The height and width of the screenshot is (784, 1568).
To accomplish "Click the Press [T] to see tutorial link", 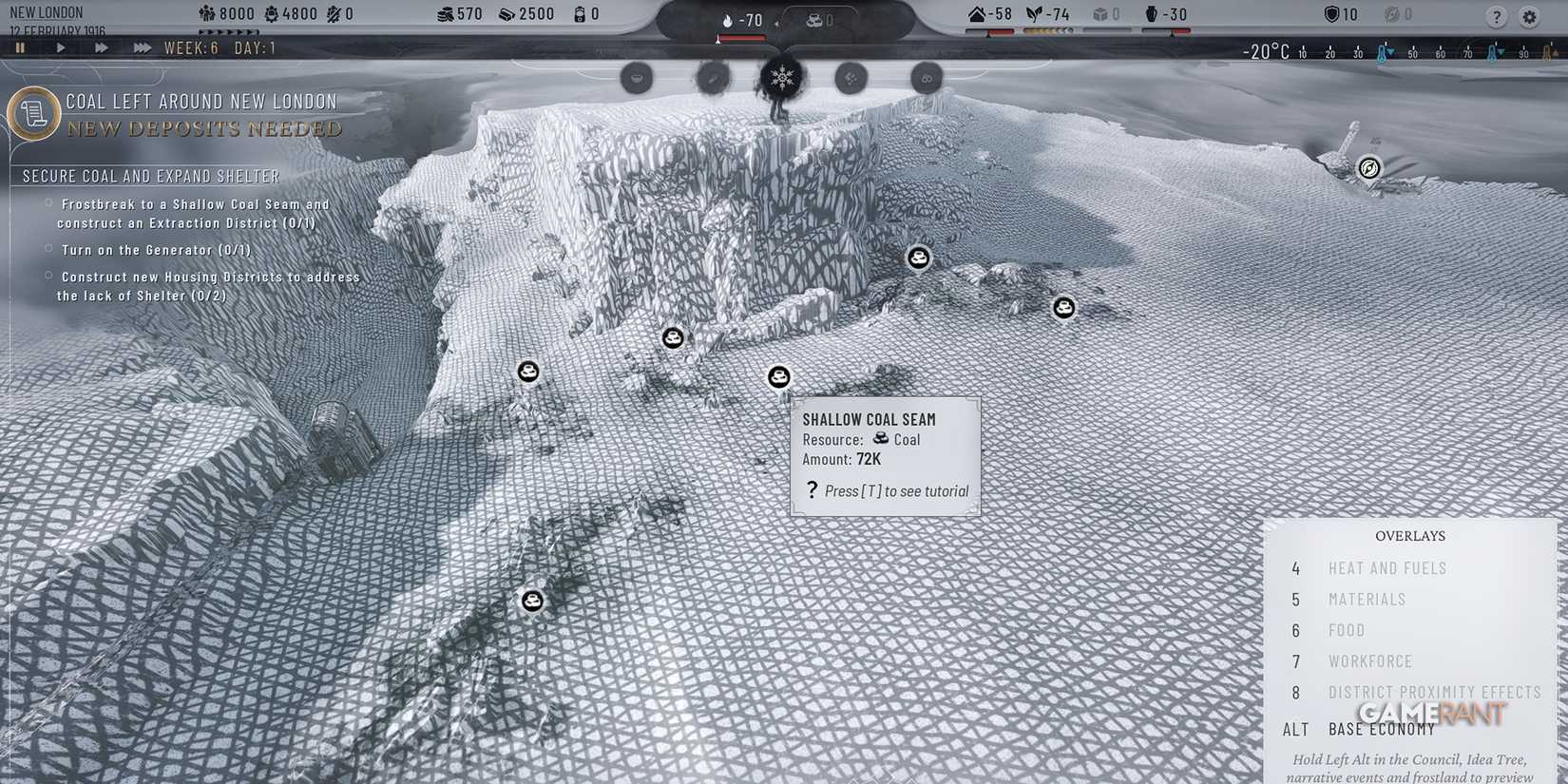I will coord(895,490).
